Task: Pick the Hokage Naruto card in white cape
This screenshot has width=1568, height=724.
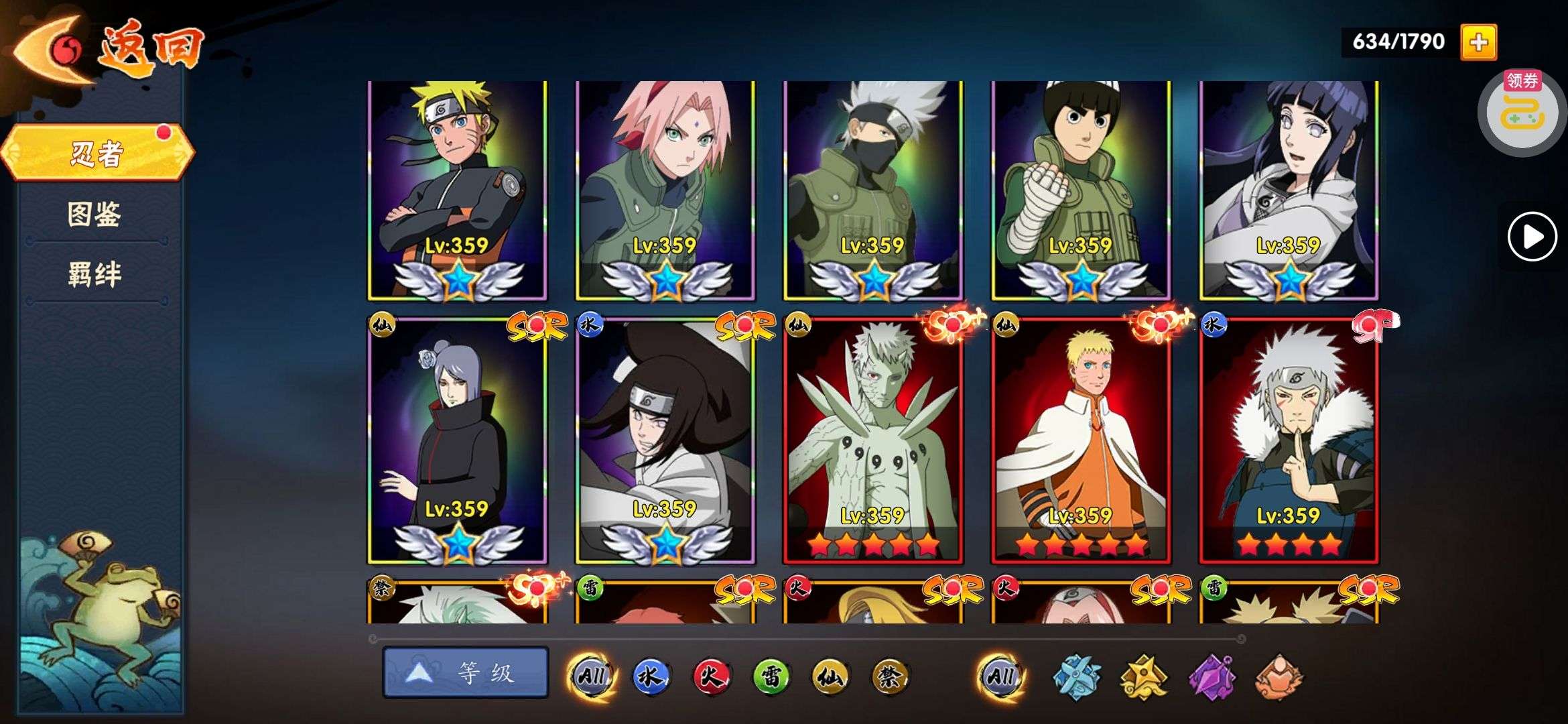Action: point(1081,441)
